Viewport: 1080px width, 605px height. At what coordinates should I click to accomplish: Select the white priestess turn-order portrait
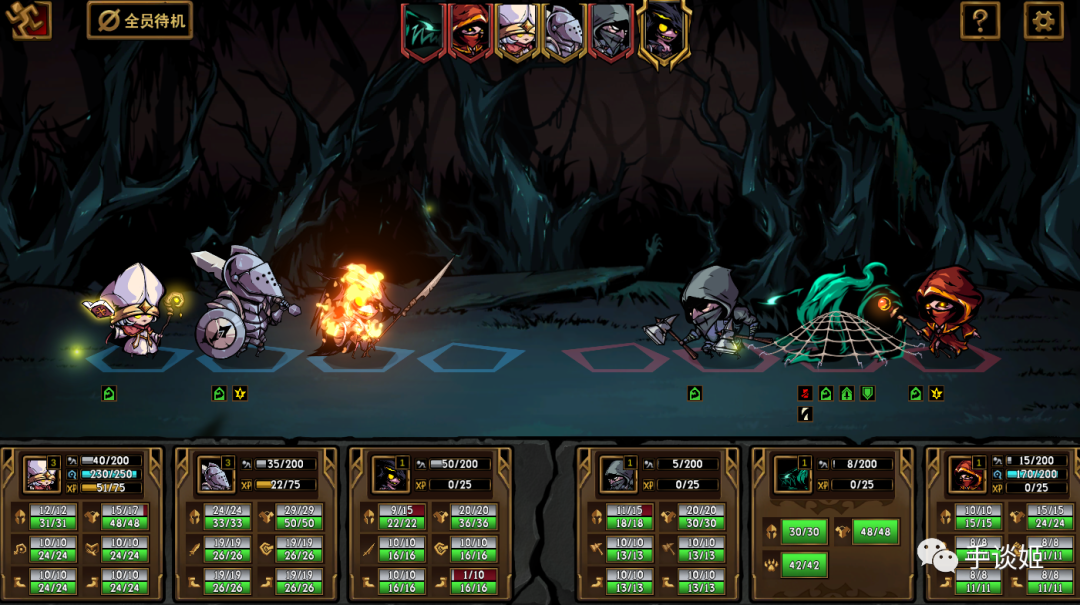pyautogui.click(x=517, y=30)
